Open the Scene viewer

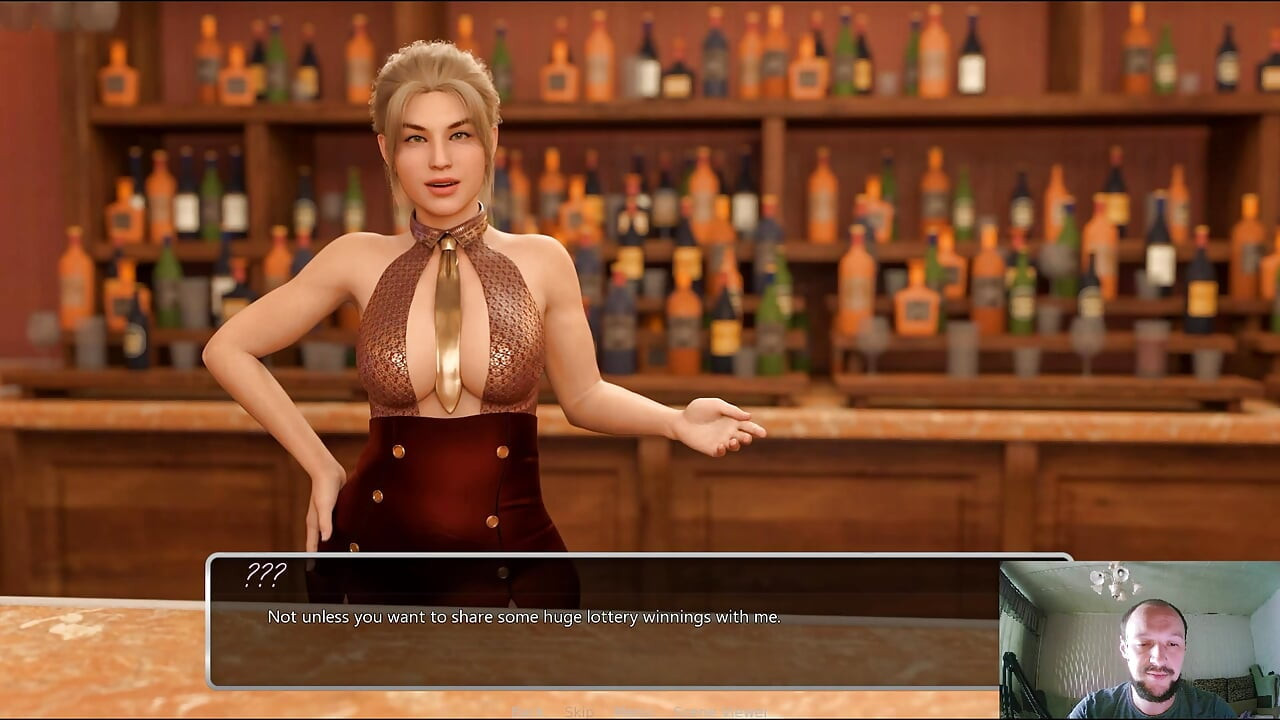(720, 712)
